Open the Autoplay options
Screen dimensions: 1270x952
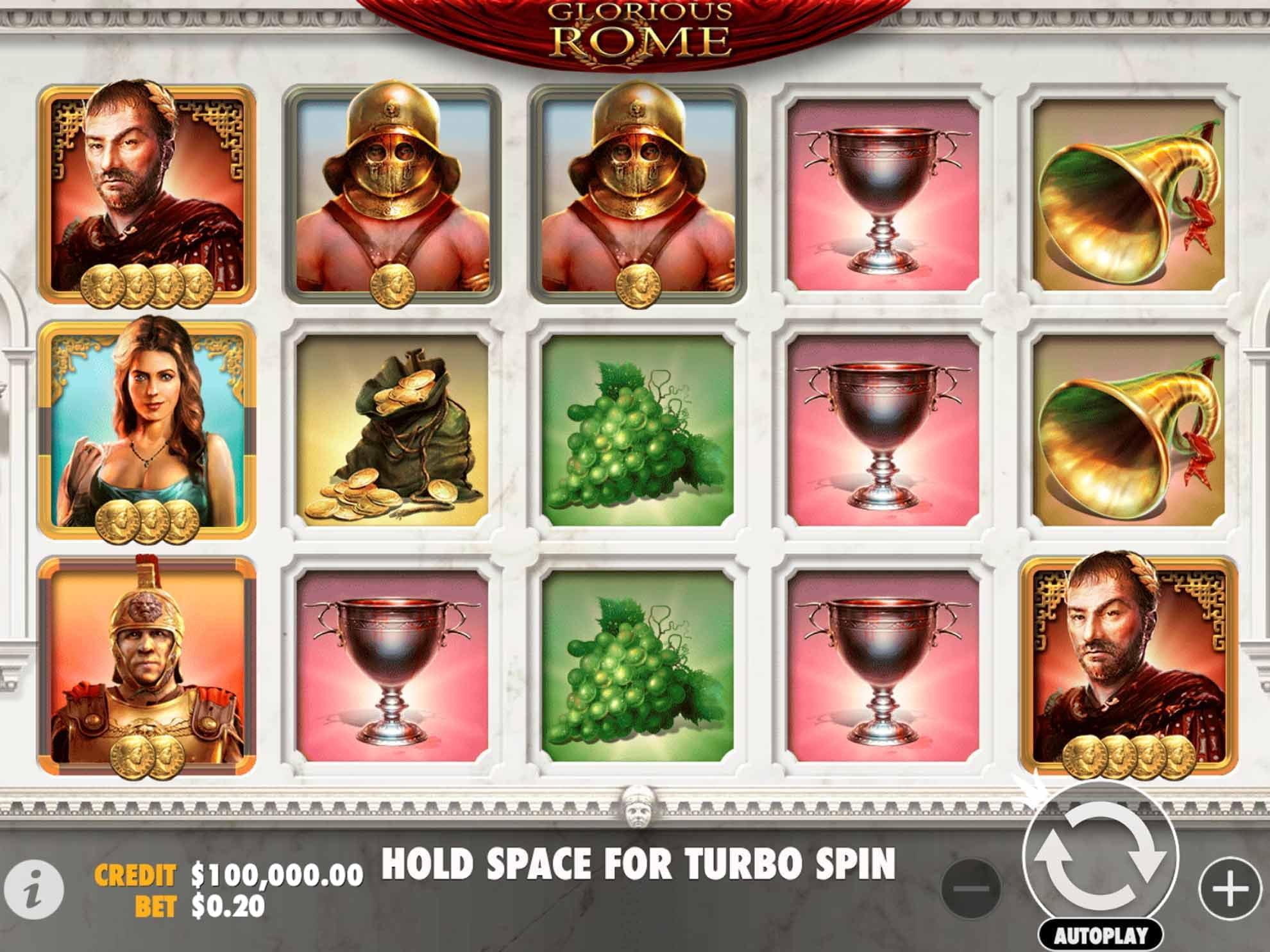coord(1101,935)
